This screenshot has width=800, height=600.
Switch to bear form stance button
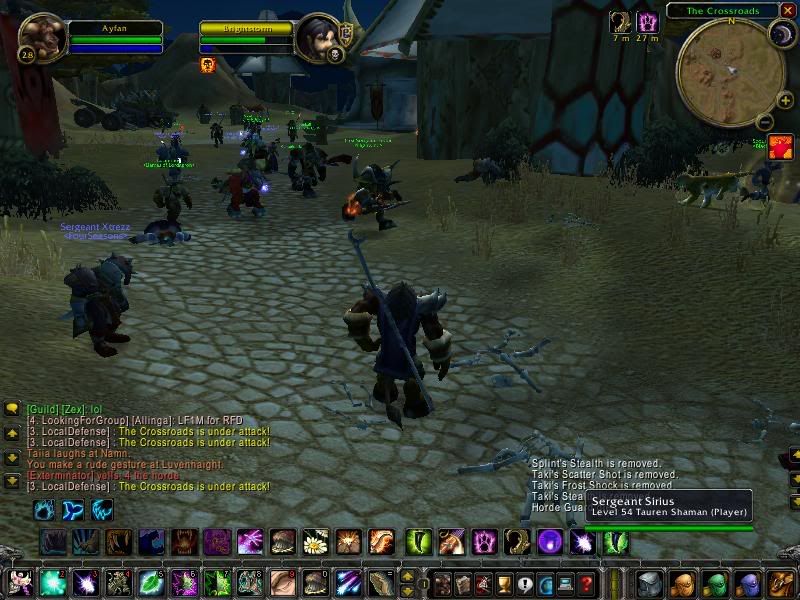[45, 510]
